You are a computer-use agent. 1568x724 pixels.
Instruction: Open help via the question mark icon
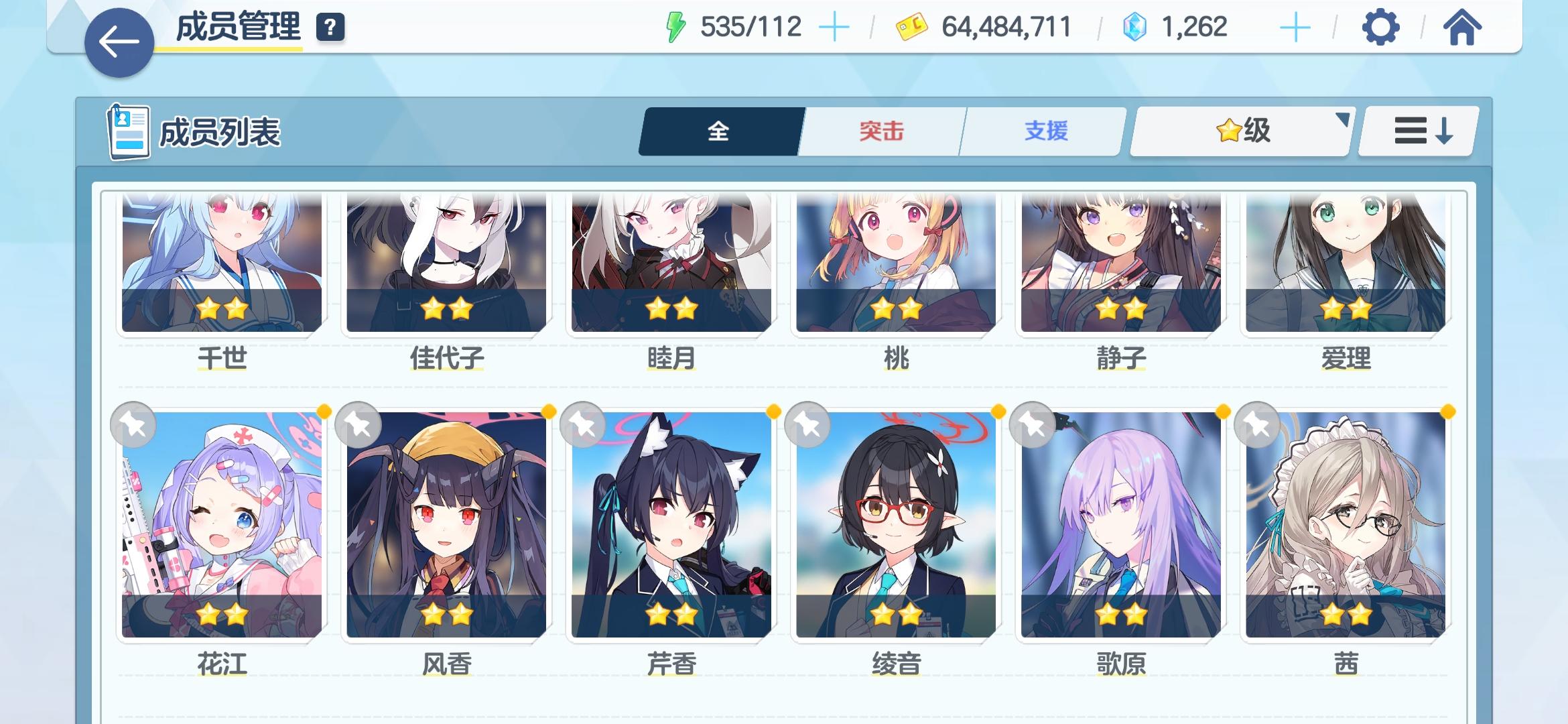[328, 28]
